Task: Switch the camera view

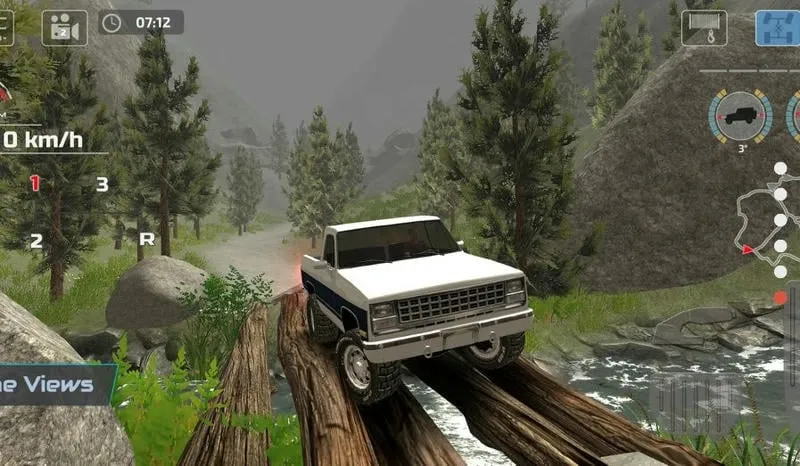Action: pos(64,27)
